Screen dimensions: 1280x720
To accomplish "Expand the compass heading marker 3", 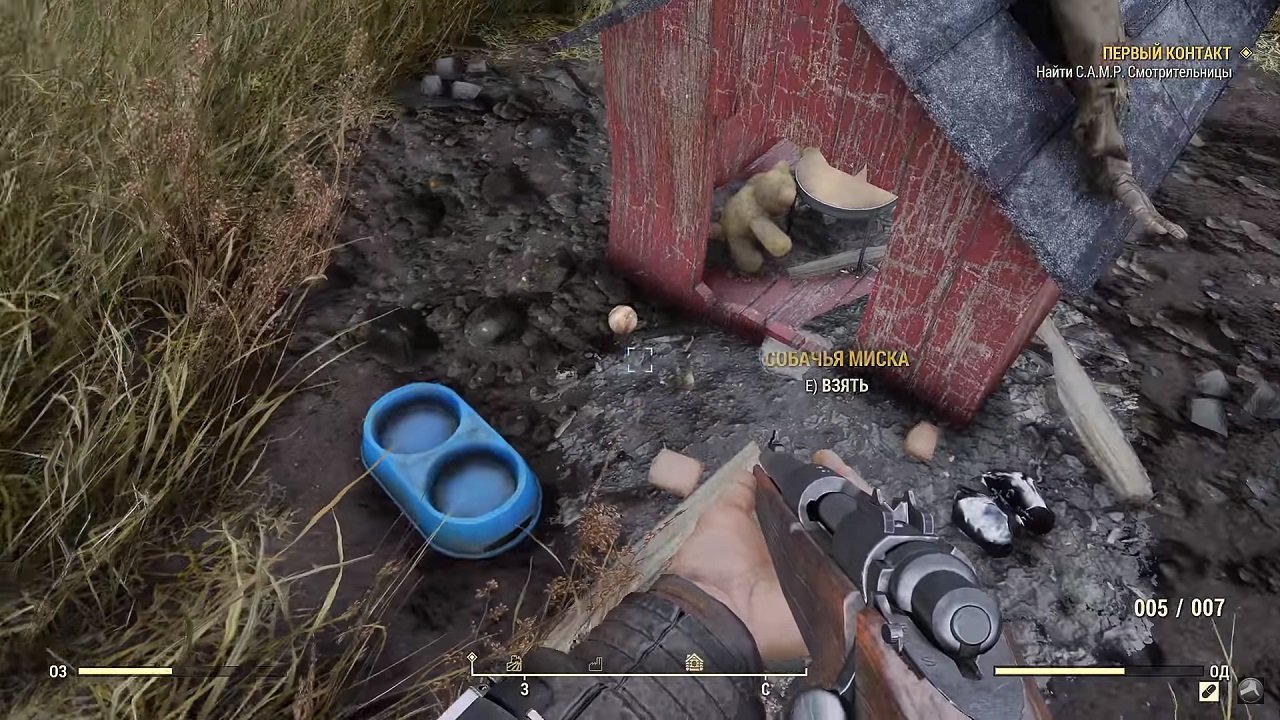I will click(524, 688).
